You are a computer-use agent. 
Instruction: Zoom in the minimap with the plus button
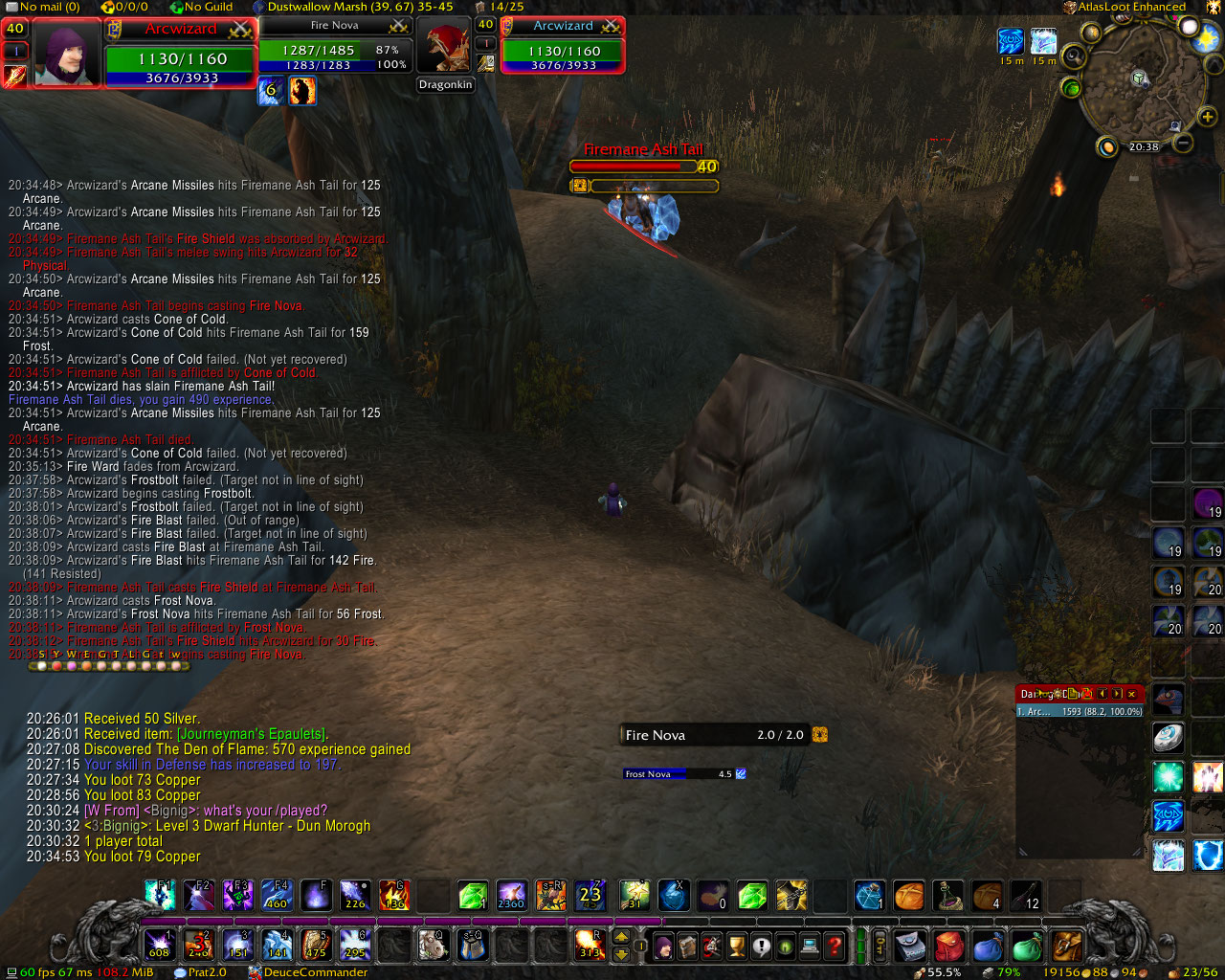(x=1207, y=116)
